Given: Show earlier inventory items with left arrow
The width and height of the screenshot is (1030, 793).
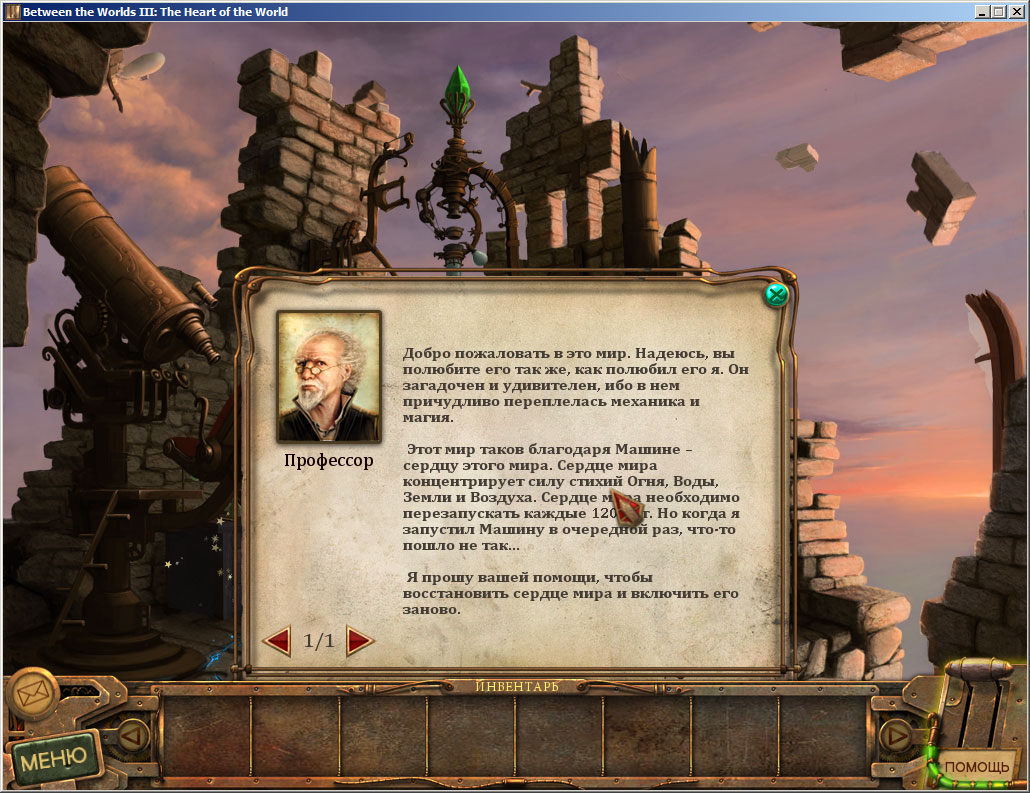Looking at the screenshot, I should tap(133, 736).
